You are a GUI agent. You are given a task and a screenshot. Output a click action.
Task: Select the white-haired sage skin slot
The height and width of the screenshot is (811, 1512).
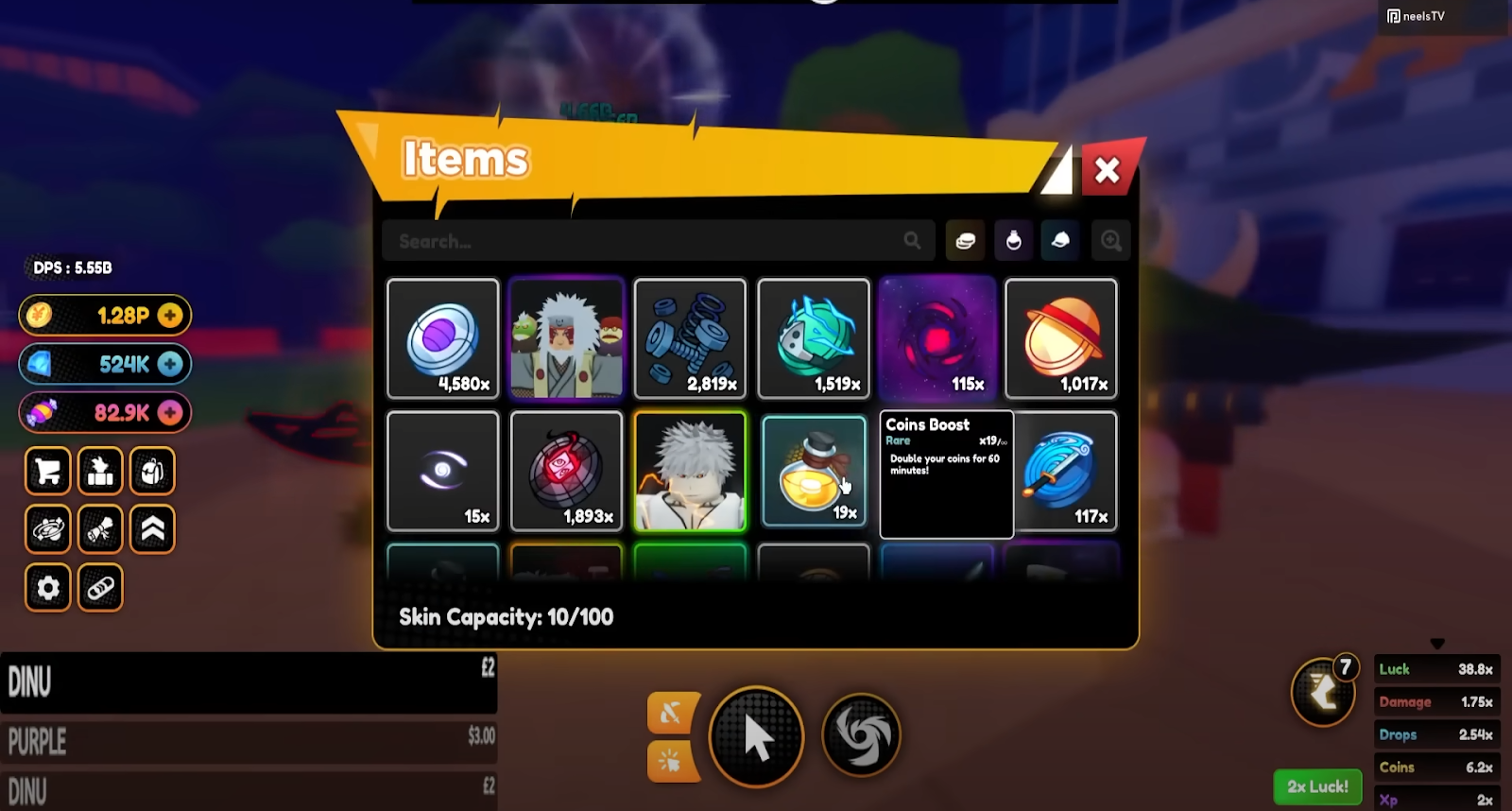click(566, 338)
